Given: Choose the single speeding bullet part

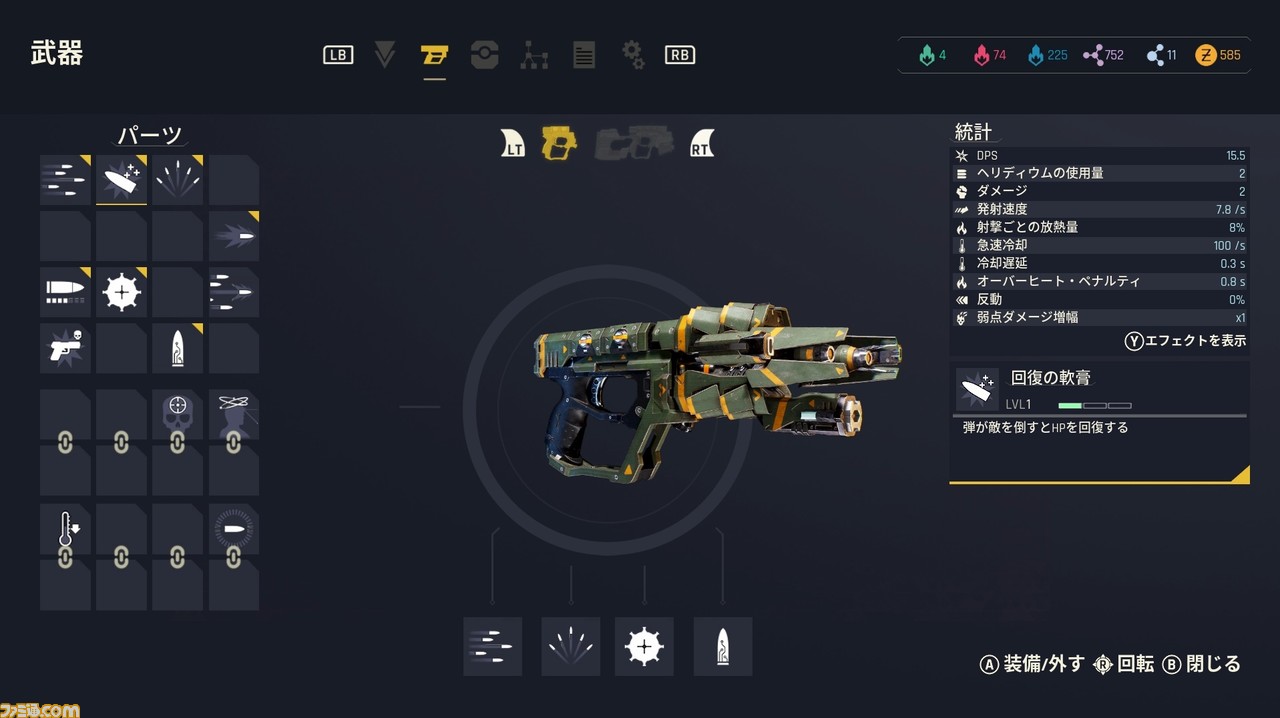Looking at the screenshot, I should click(x=234, y=236).
